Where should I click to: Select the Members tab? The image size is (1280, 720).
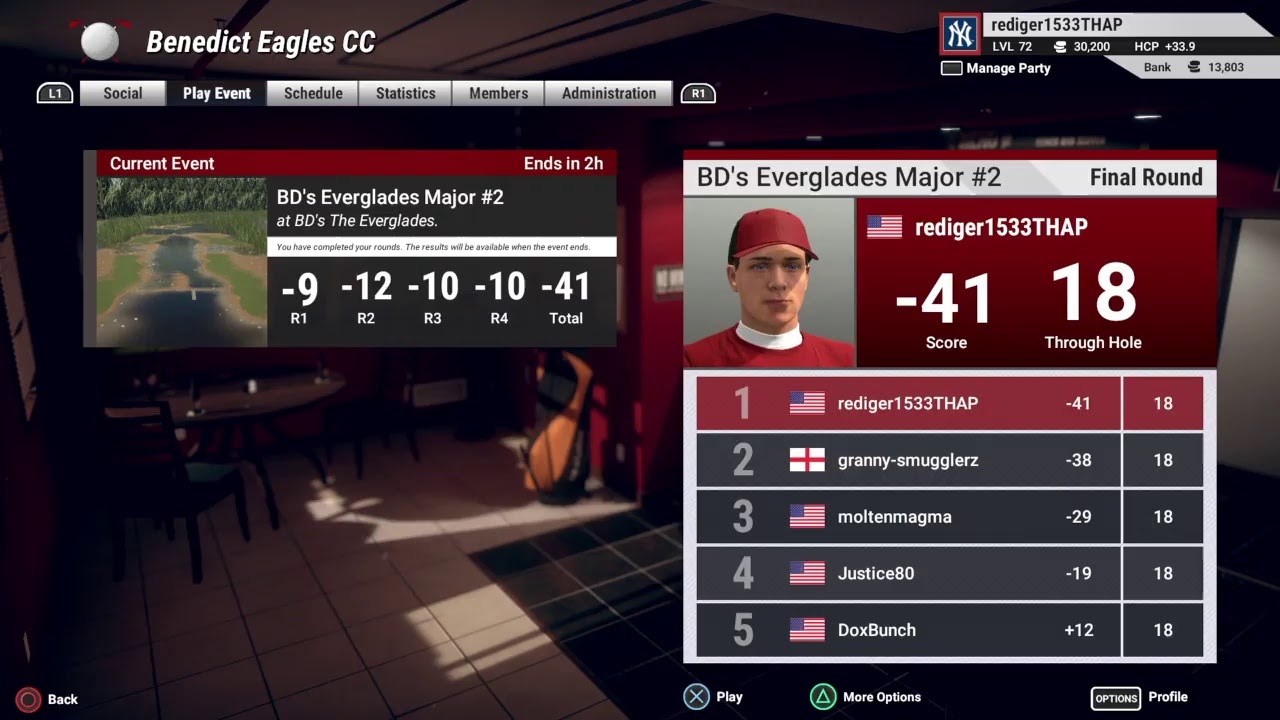tap(498, 93)
